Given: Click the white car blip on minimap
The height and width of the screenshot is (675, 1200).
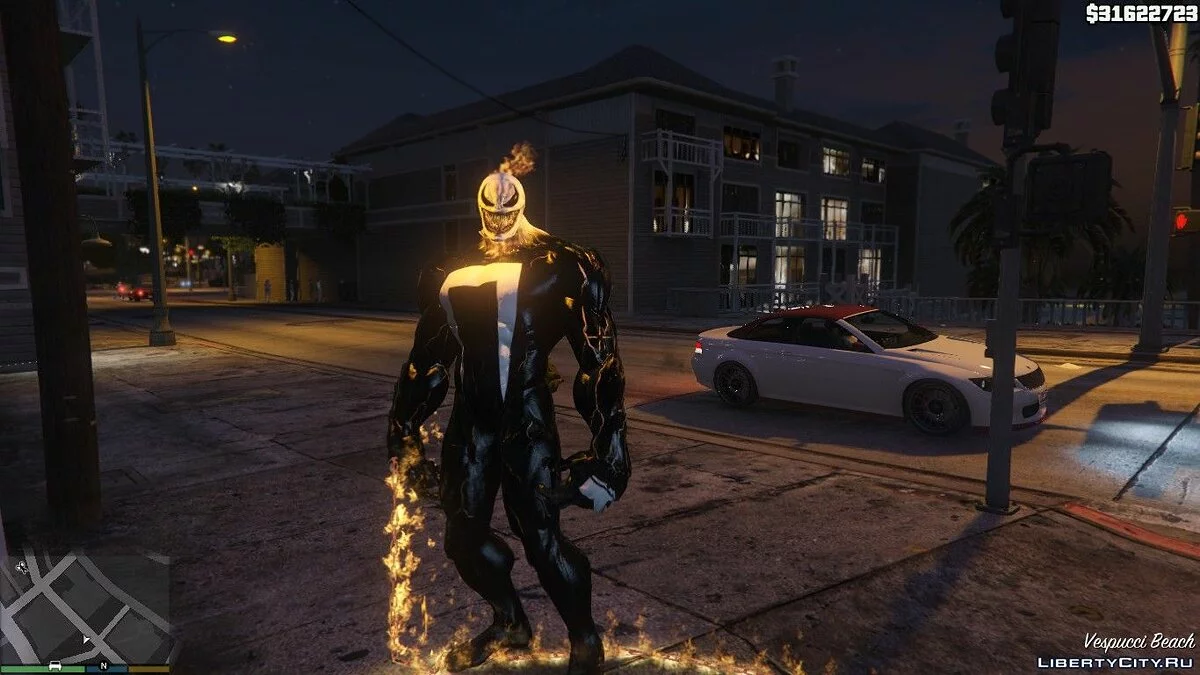Looking at the screenshot, I should [x=56, y=665].
